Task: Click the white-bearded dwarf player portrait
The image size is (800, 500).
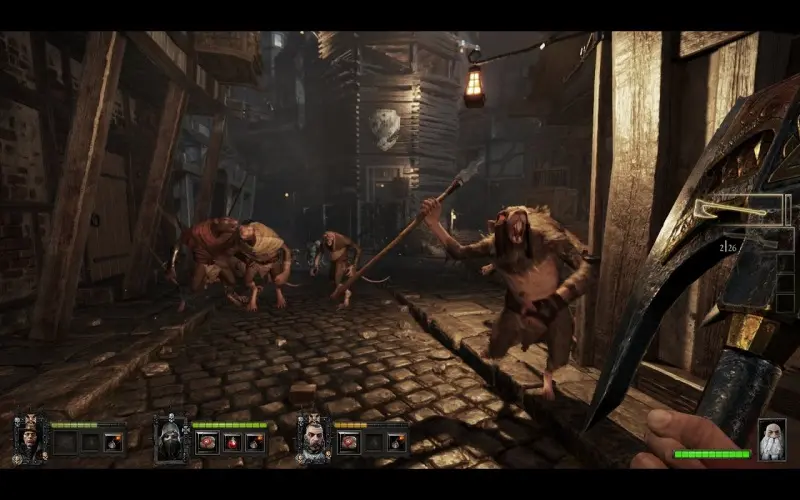Action: click(x=771, y=440)
